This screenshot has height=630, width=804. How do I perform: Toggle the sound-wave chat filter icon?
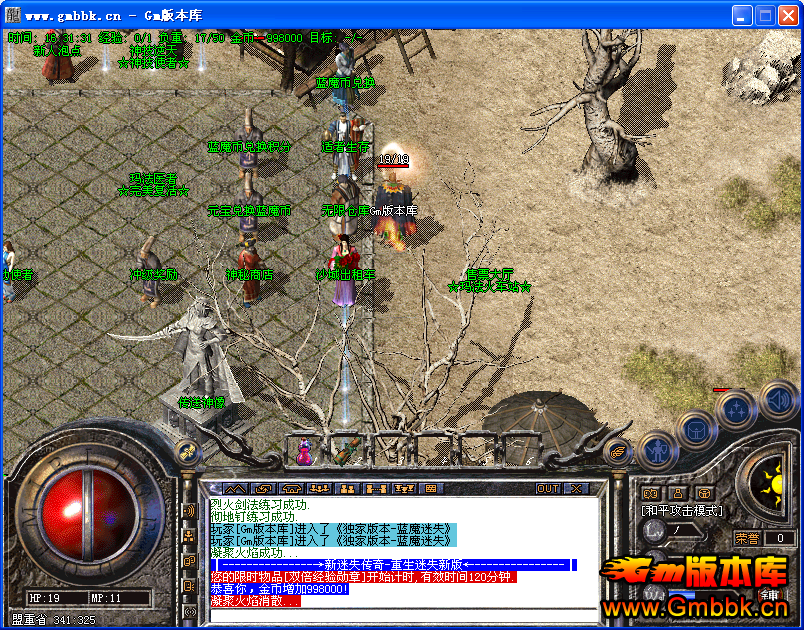(x=189, y=511)
